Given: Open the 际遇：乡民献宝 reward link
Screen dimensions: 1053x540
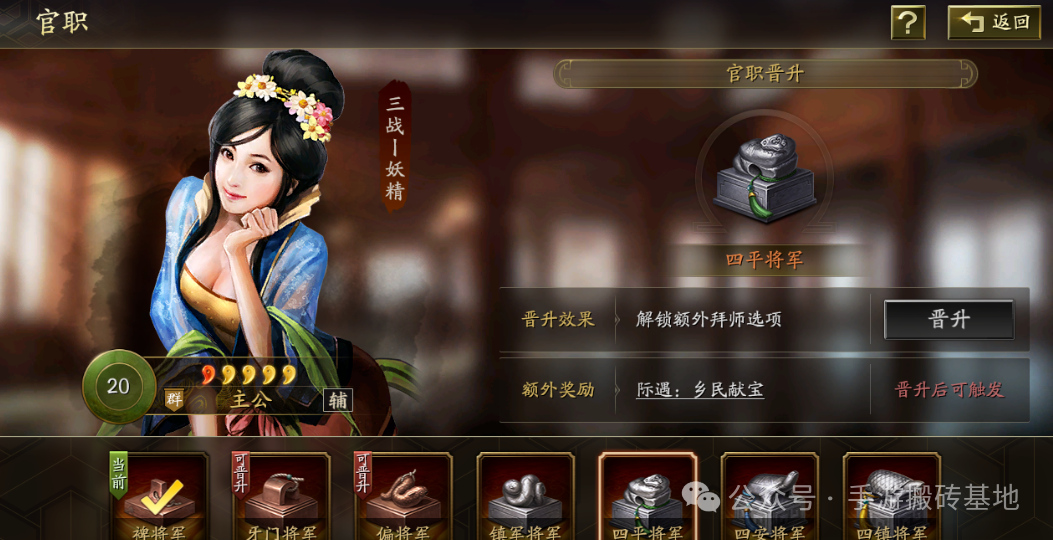Looking at the screenshot, I should (x=700, y=390).
